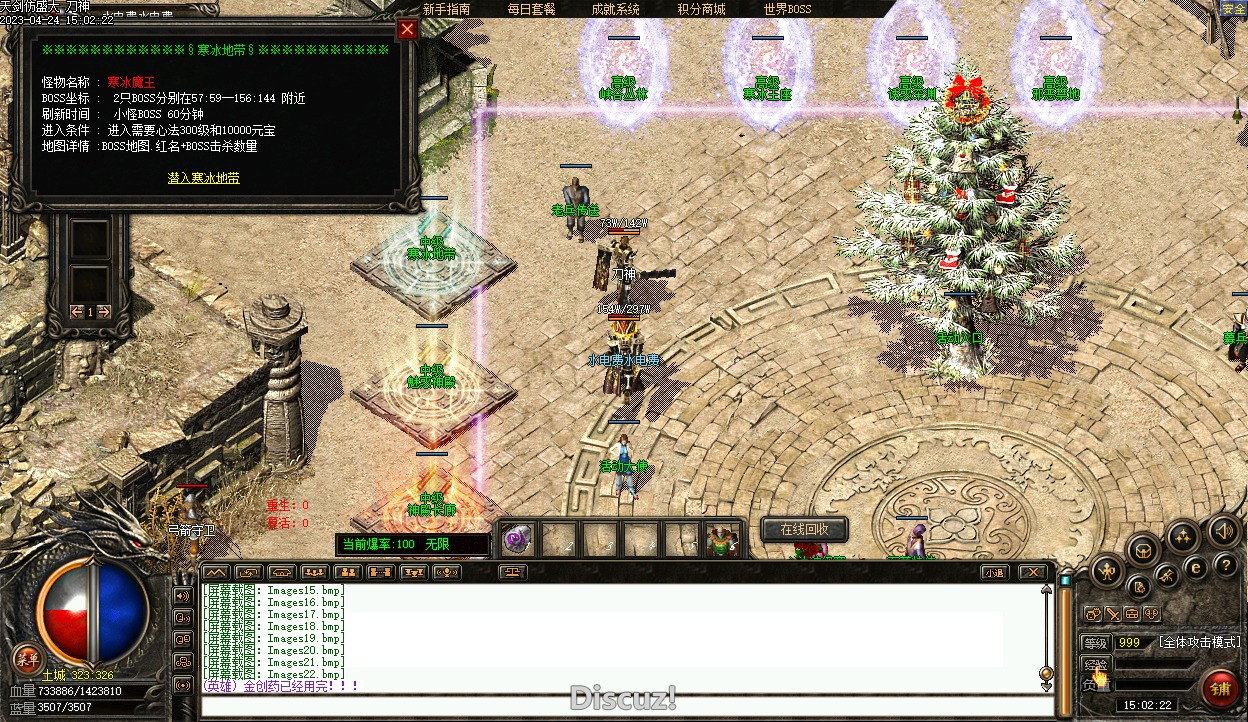Toggle the sound speaker icon
This screenshot has width=1248, height=722.
tap(1223, 529)
